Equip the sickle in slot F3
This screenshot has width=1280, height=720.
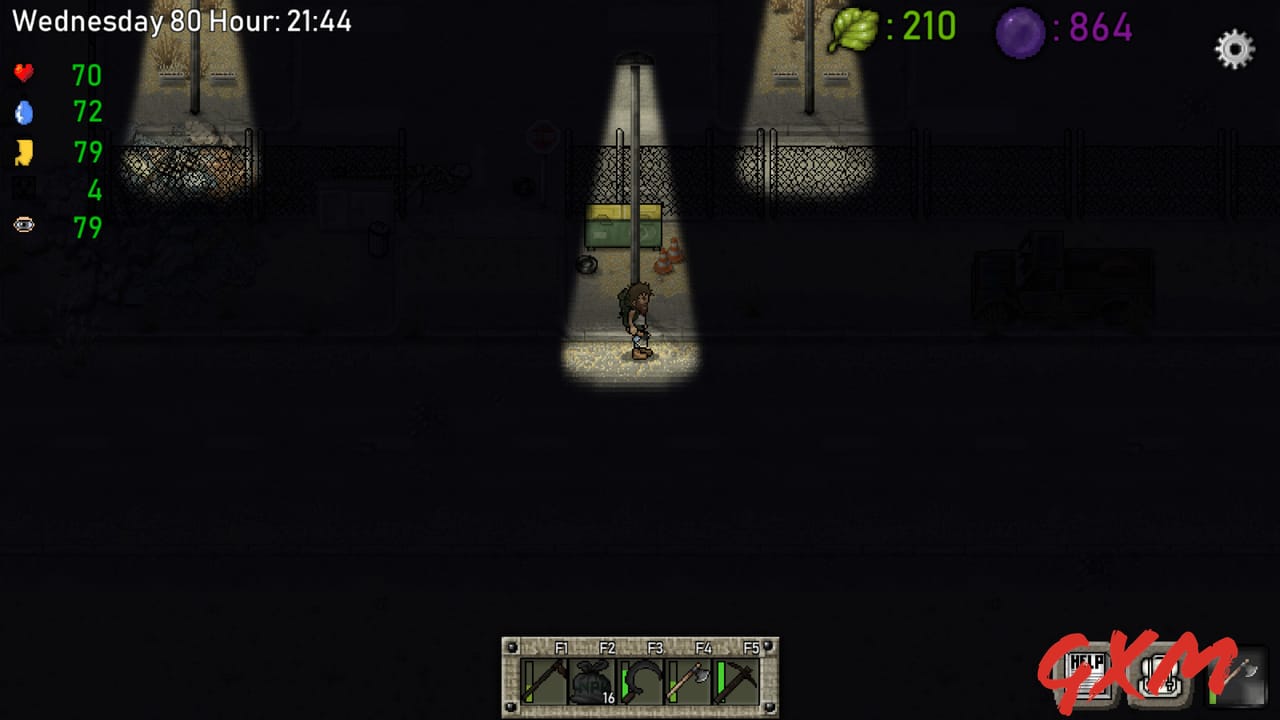(641, 680)
